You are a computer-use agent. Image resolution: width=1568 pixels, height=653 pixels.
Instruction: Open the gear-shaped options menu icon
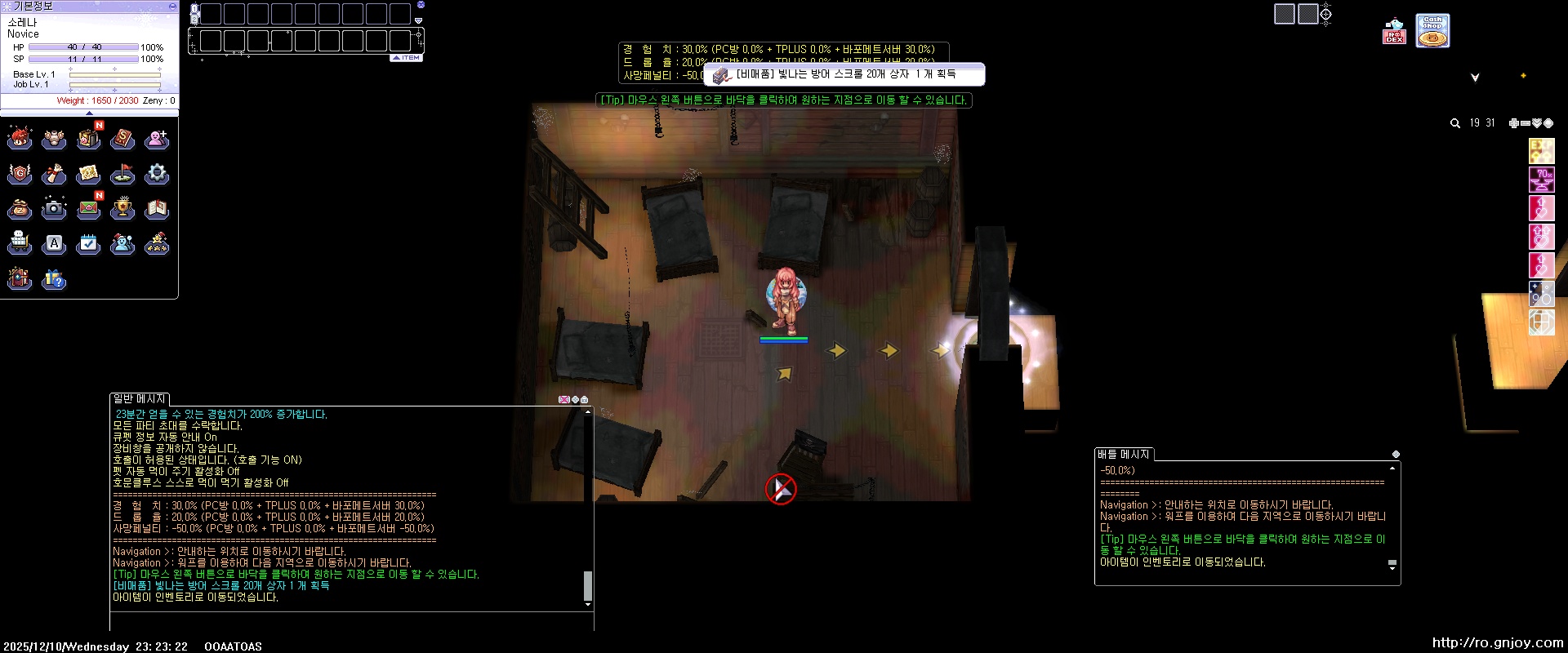click(157, 174)
